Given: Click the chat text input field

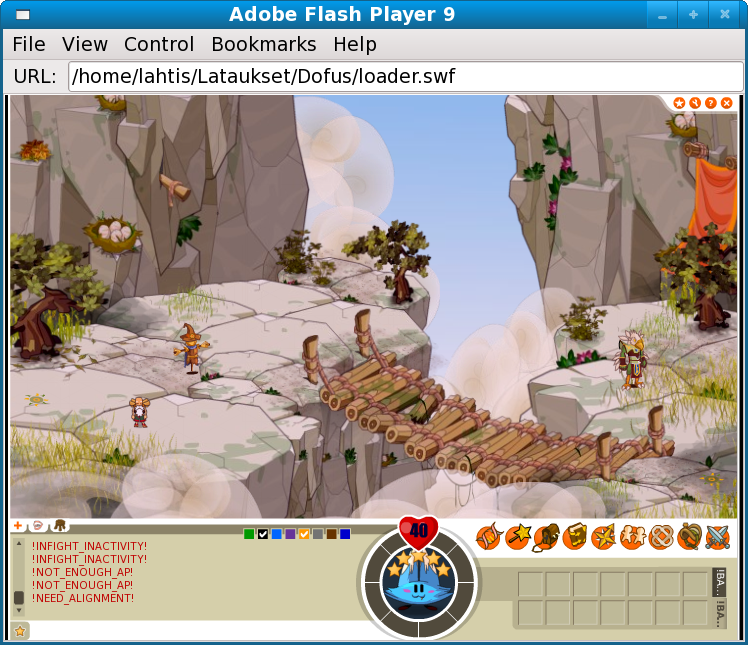Looking at the screenshot, I should [190, 631].
